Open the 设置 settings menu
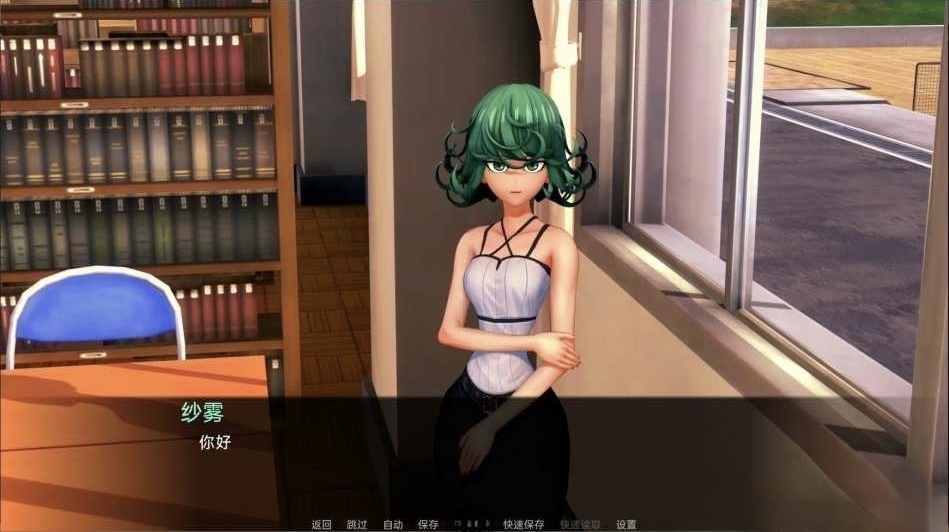Screen dimensions: 949x532 point(626,524)
